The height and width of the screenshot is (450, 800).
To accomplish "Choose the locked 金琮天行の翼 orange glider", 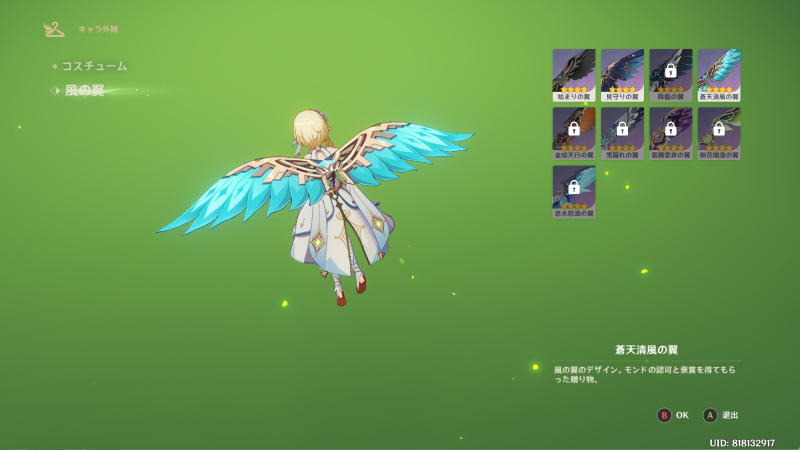I will [574, 133].
